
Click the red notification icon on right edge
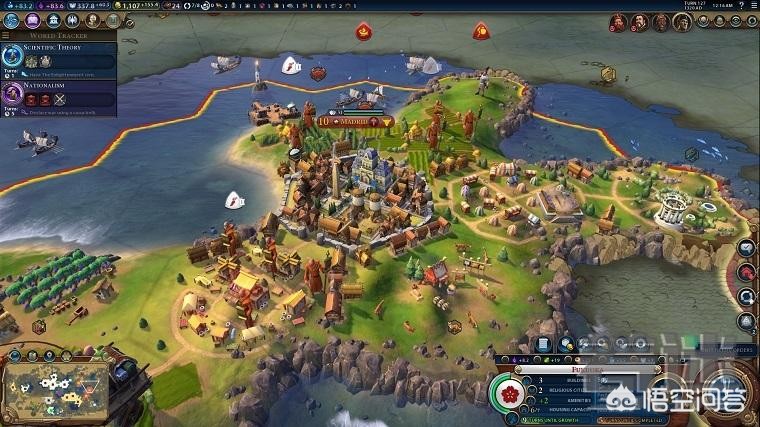[x=747, y=272]
